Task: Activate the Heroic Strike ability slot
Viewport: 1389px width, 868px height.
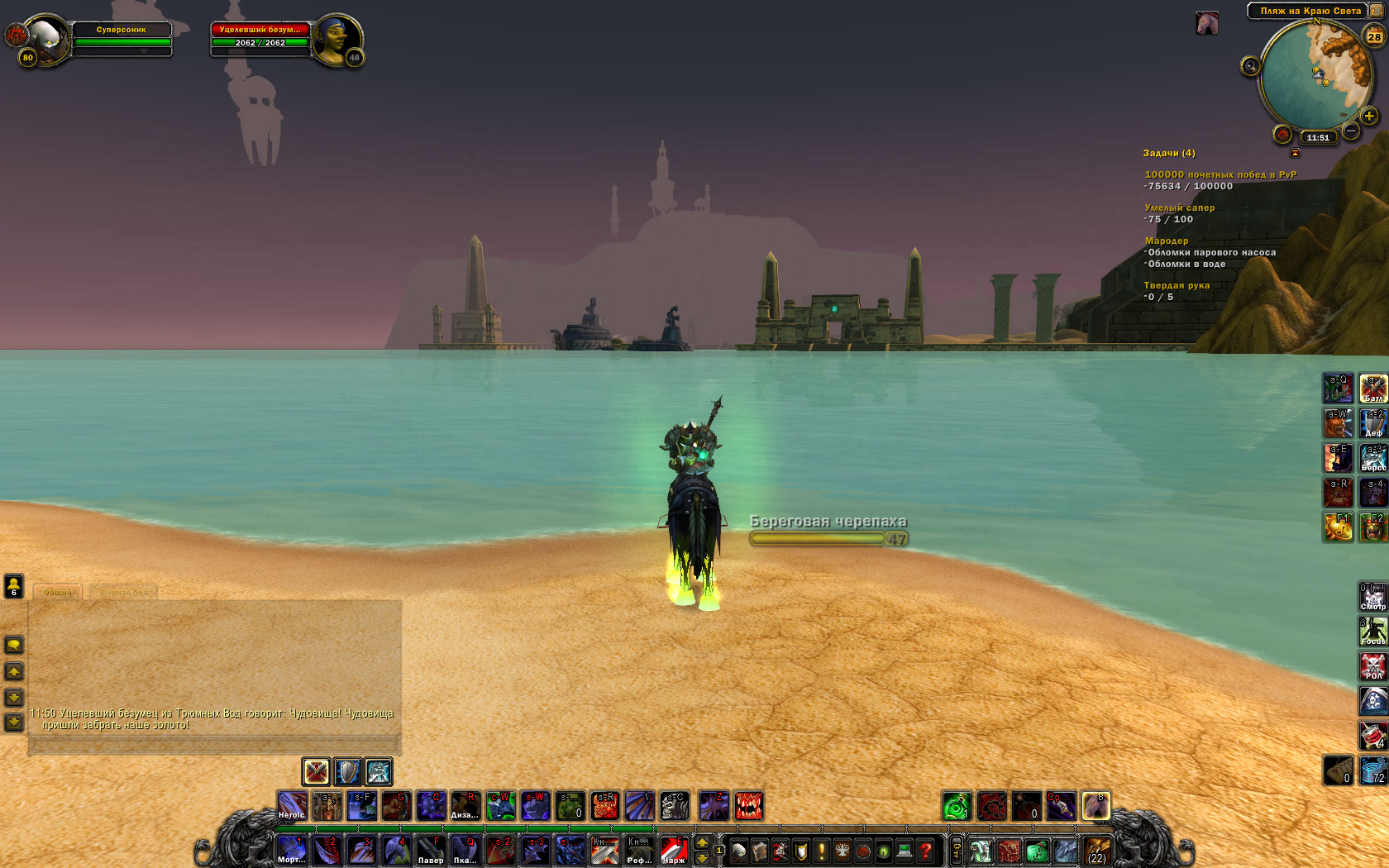Action: tap(292, 805)
